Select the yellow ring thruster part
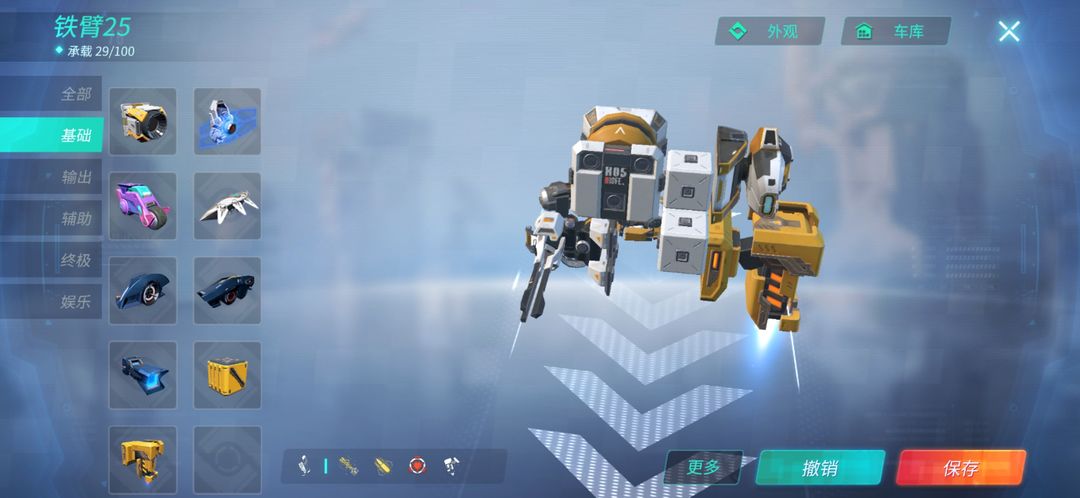The width and height of the screenshot is (1080, 498). pyautogui.click(x=143, y=122)
